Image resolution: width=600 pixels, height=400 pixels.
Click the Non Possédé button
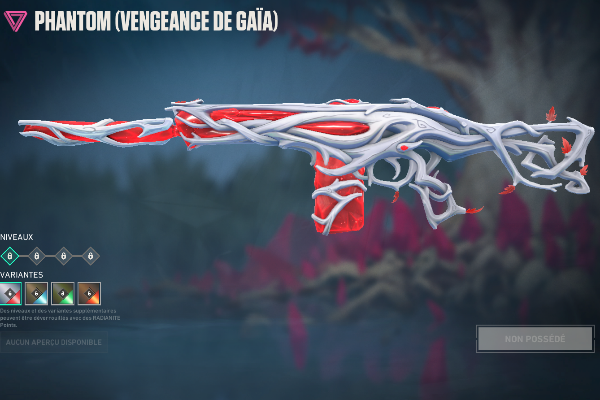pyautogui.click(x=535, y=339)
